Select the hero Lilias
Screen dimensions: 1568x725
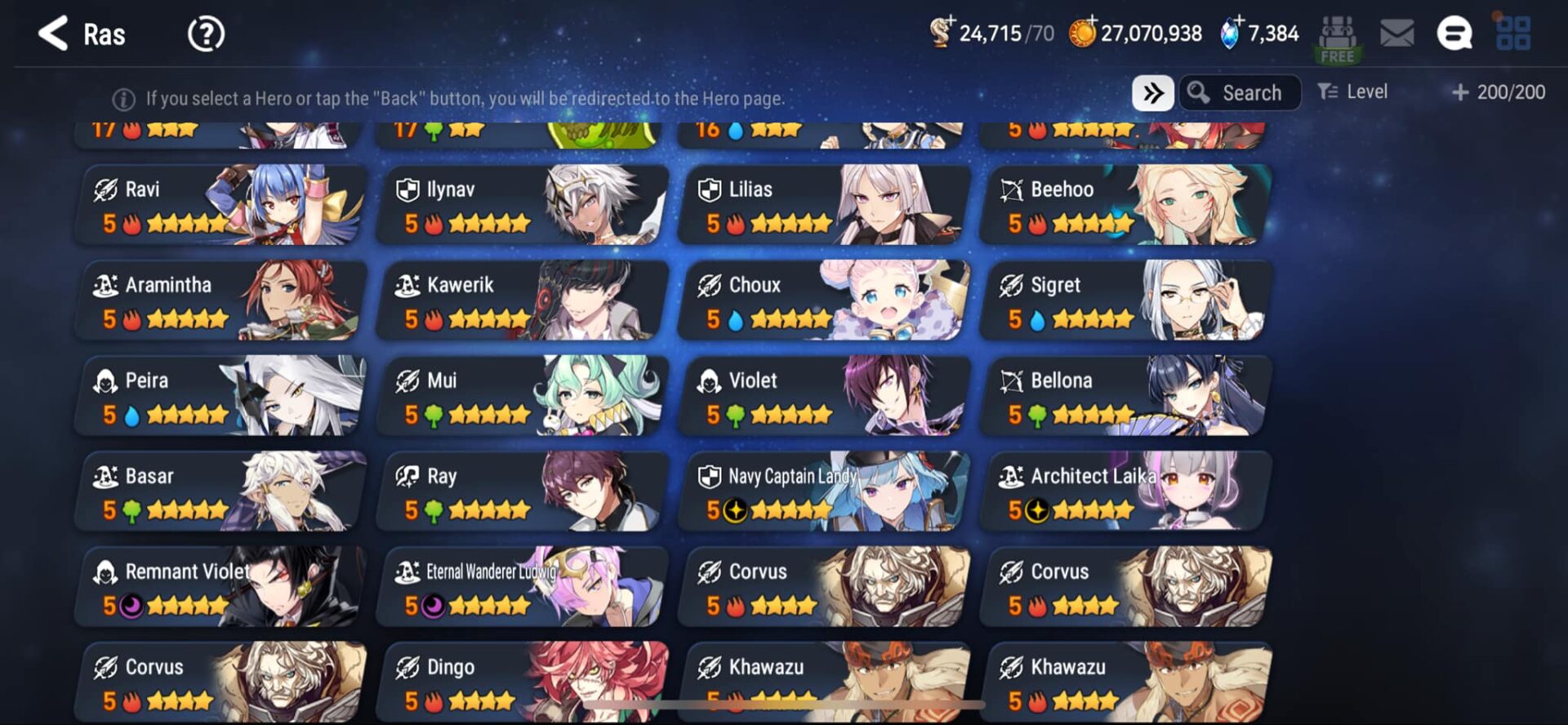tap(825, 205)
